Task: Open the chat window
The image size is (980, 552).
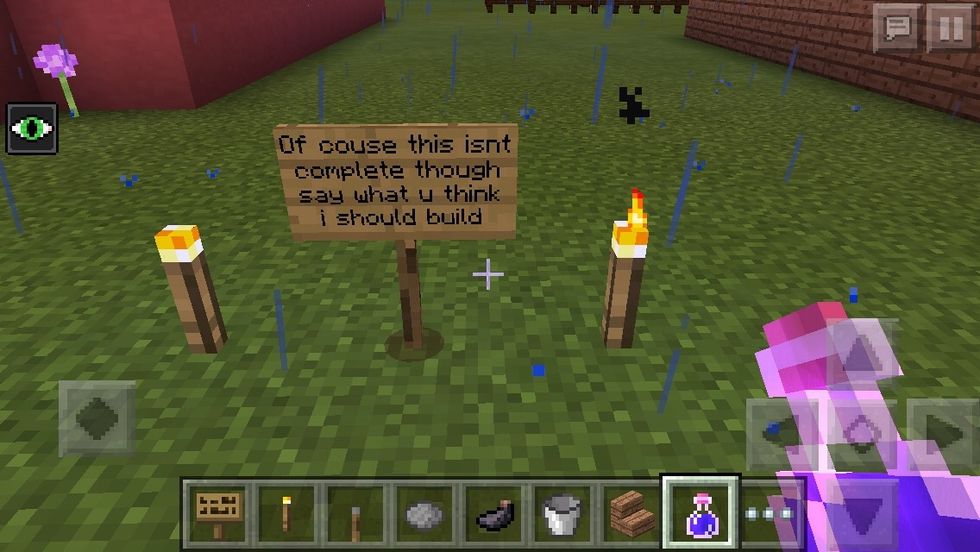Action: click(897, 28)
